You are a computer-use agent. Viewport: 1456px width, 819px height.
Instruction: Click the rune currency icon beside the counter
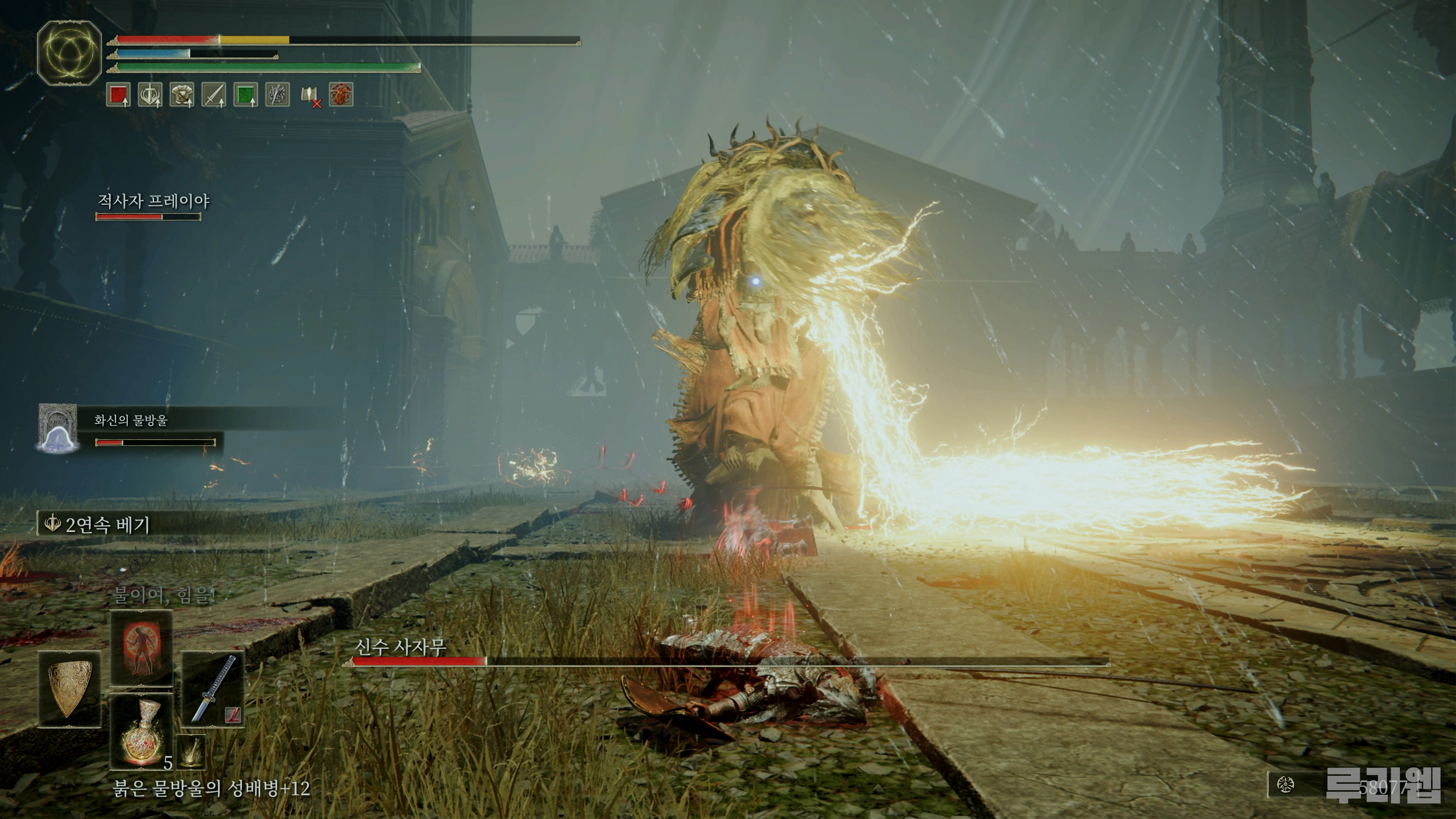click(1285, 784)
